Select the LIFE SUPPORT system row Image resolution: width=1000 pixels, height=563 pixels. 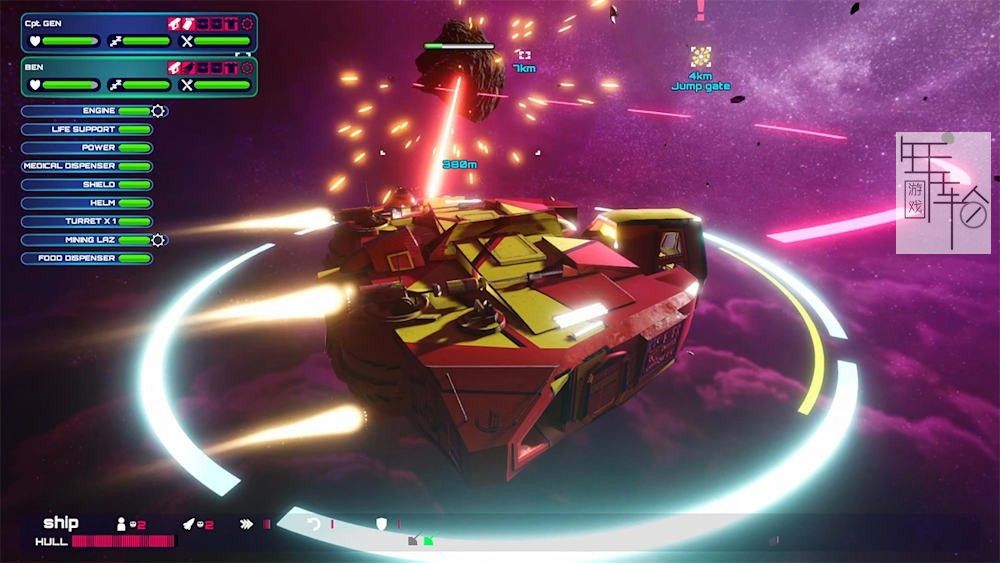tap(86, 129)
